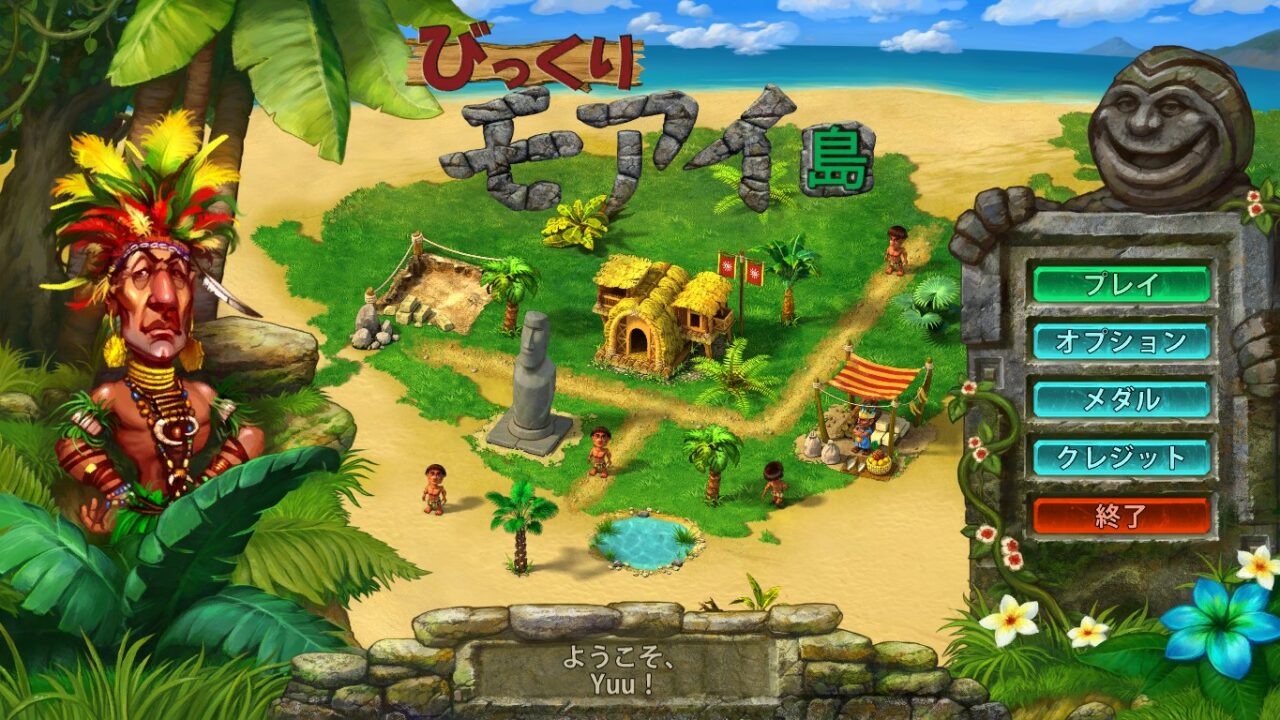View the メダル medals screen
Viewport: 1280px width, 720px height.
(1121, 399)
